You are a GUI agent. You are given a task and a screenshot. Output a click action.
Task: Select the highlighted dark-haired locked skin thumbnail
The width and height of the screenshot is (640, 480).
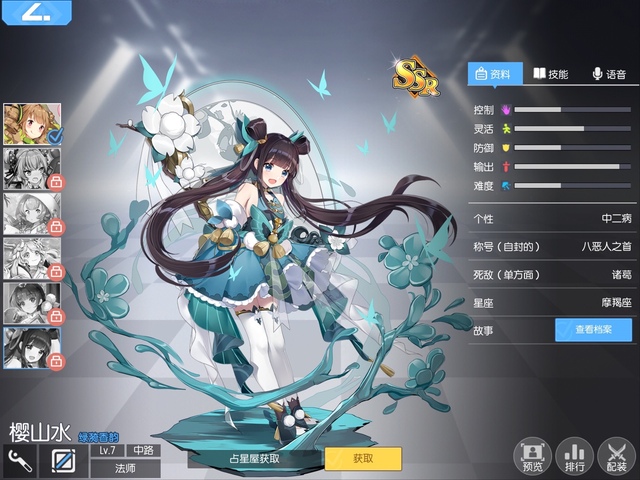pyautogui.click(x=33, y=347)
